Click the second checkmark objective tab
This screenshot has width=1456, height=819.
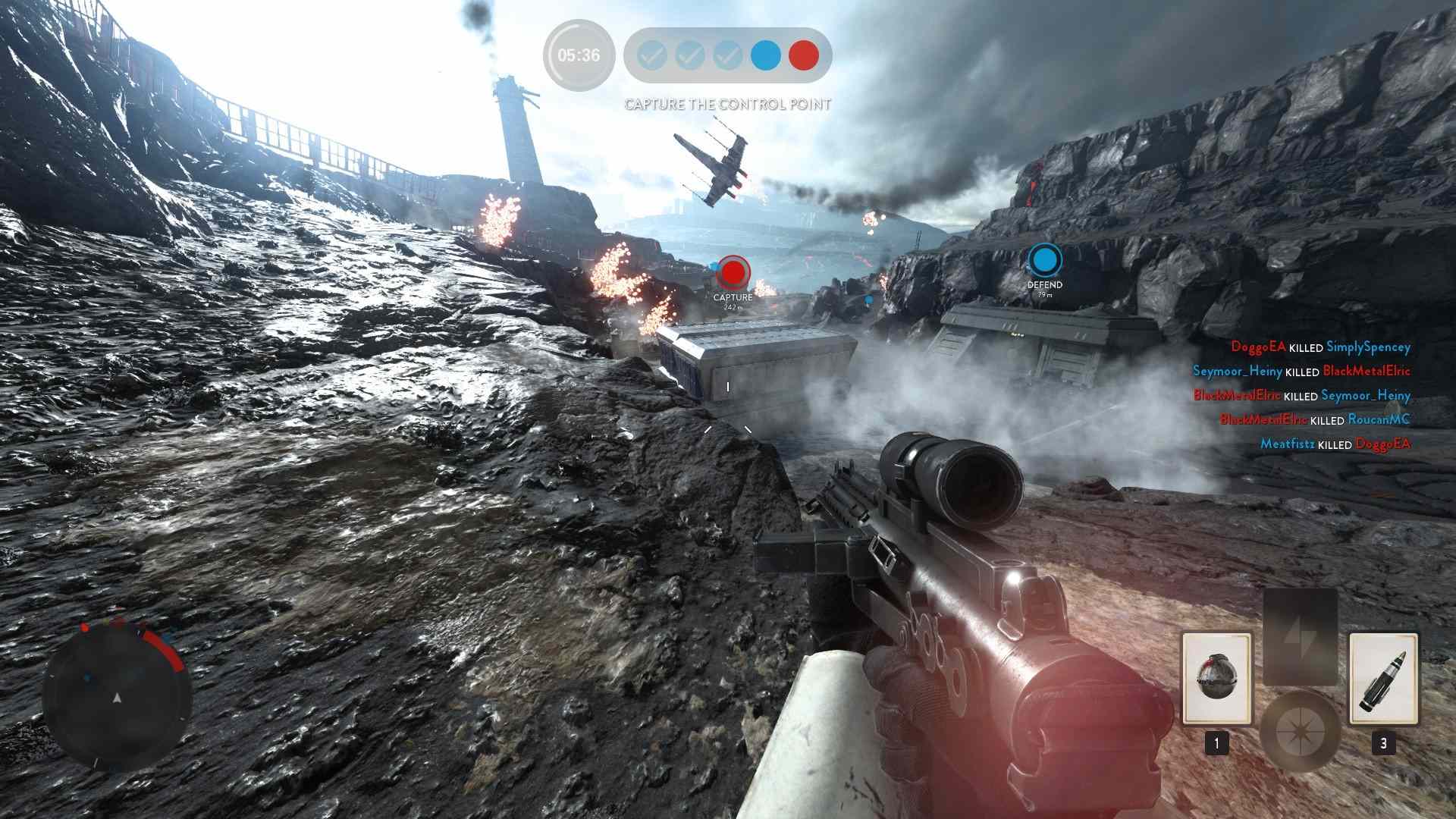[689, 55]
